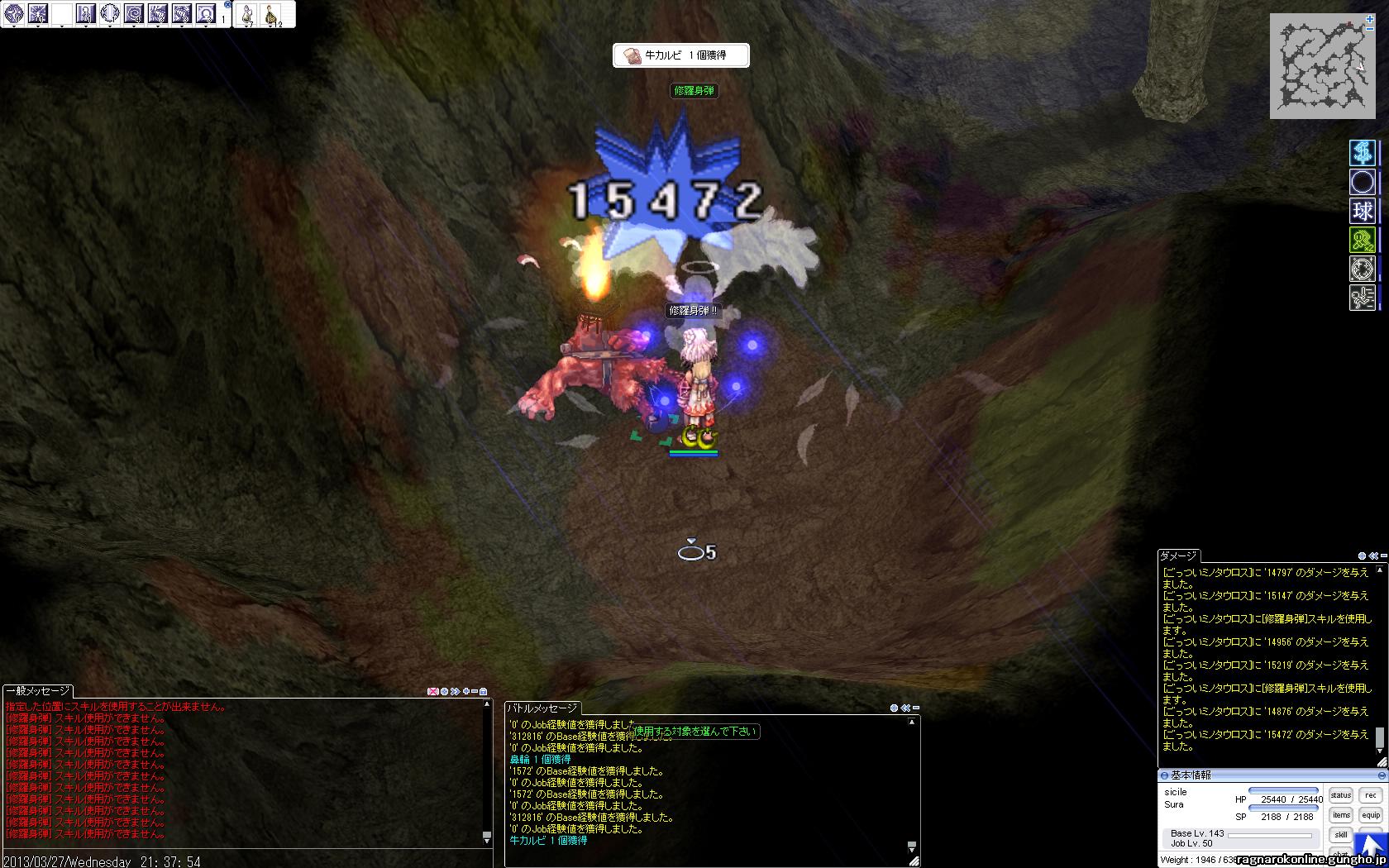1389x868 pixels.
Task: Select the green x2 buff icon
Action: [x=1363, y=241]
